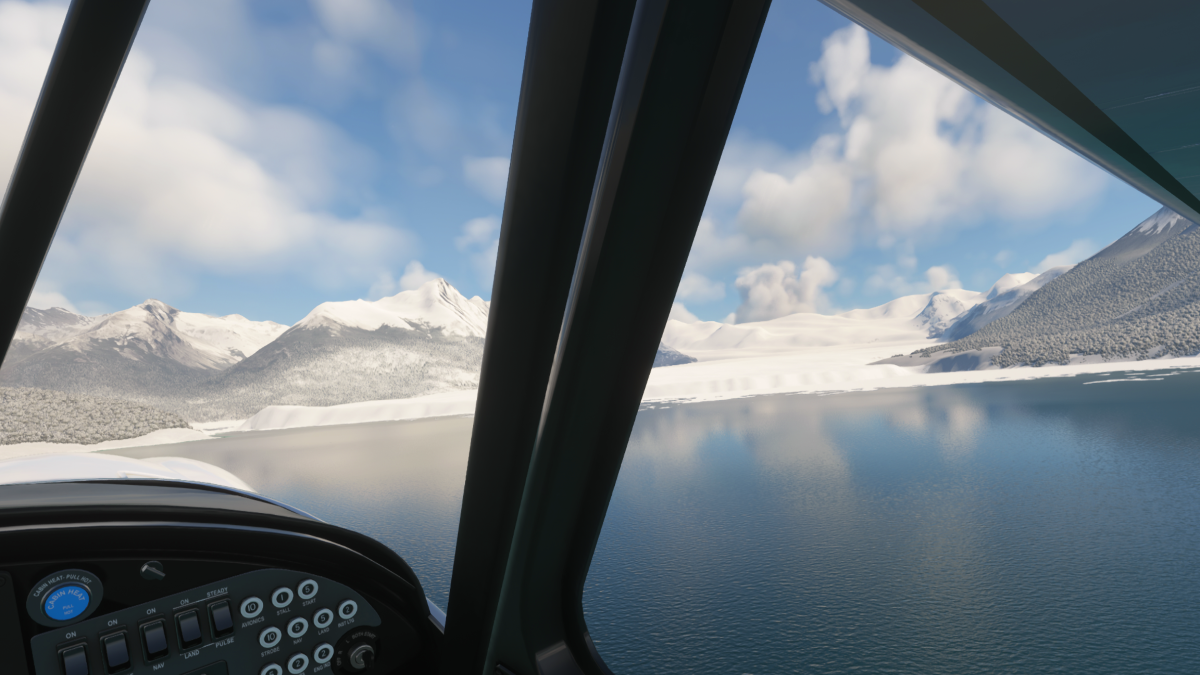1200x675 pixels.
Task: Click the STALL circuit breaker
Action: point(282,597)
